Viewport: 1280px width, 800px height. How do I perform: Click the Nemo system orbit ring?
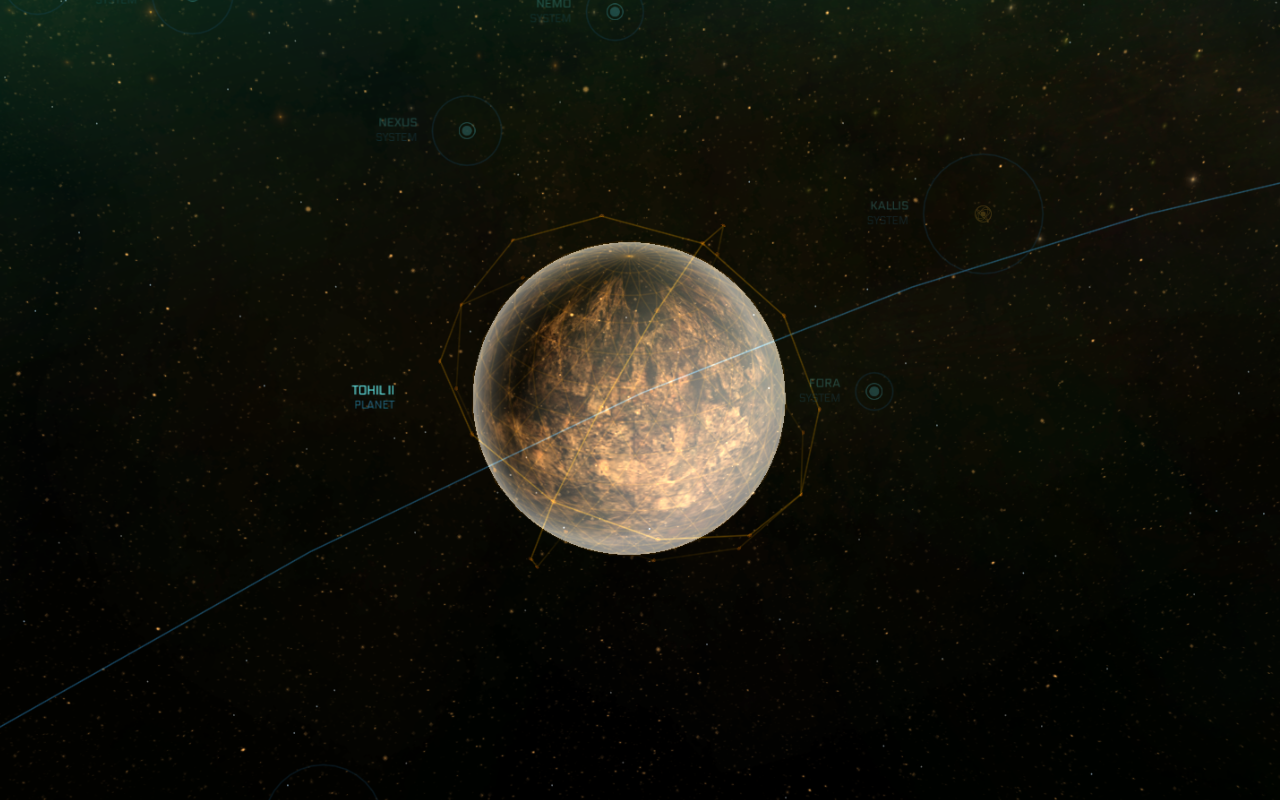(x=615, y=40)
